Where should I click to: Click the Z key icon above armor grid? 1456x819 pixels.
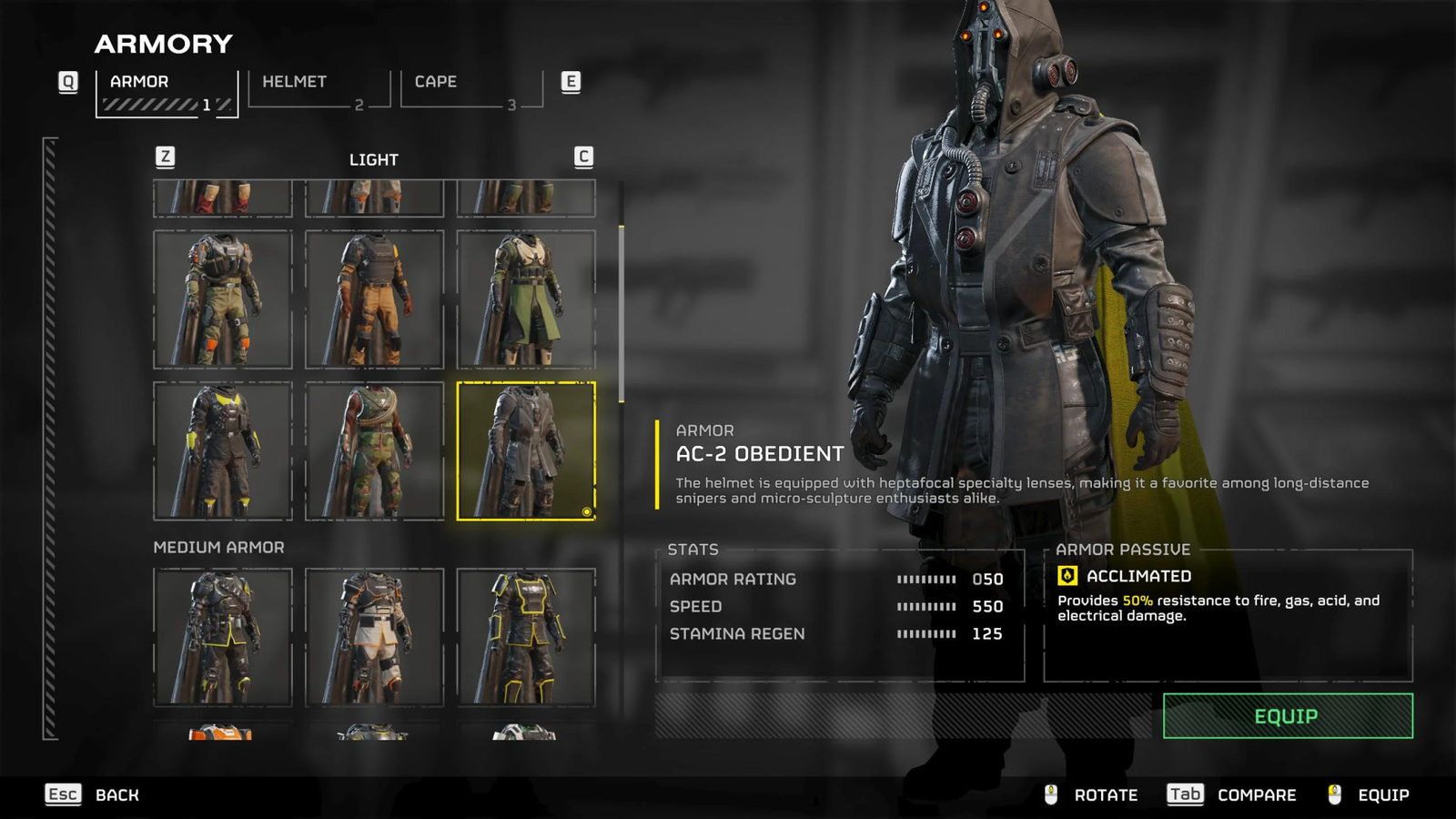164,157
